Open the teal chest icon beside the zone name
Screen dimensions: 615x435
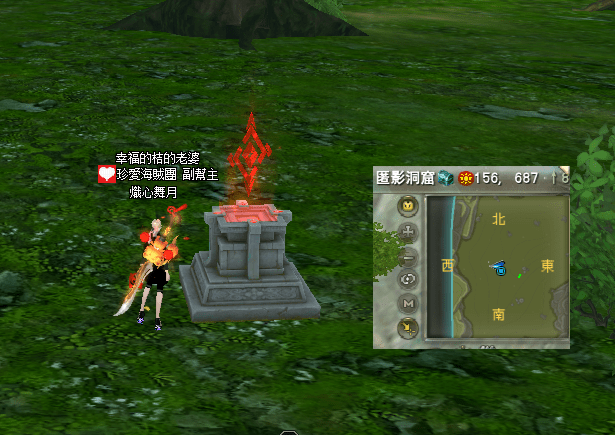[445, 178]
